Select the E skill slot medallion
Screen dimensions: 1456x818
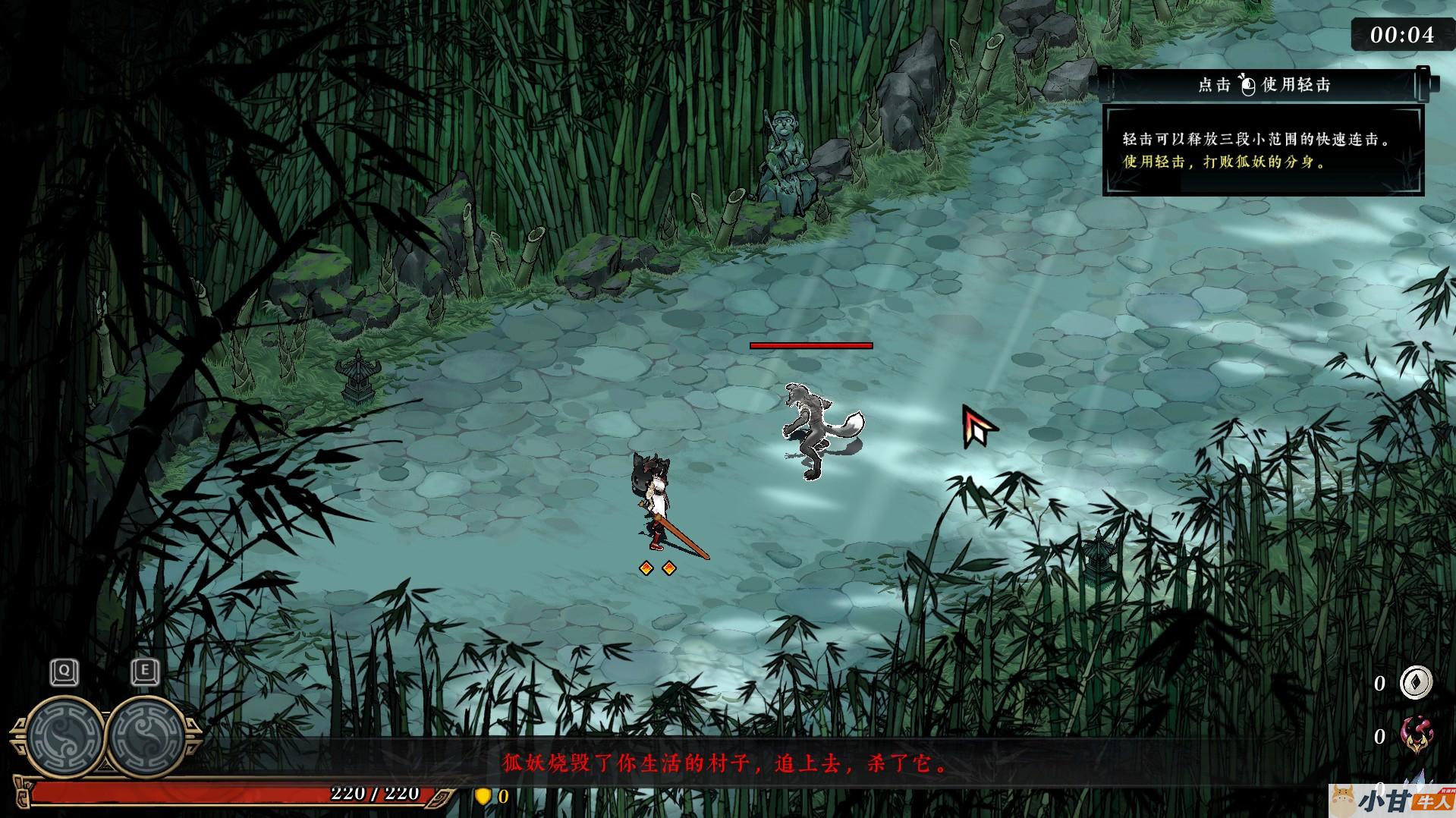pos(146,734)
